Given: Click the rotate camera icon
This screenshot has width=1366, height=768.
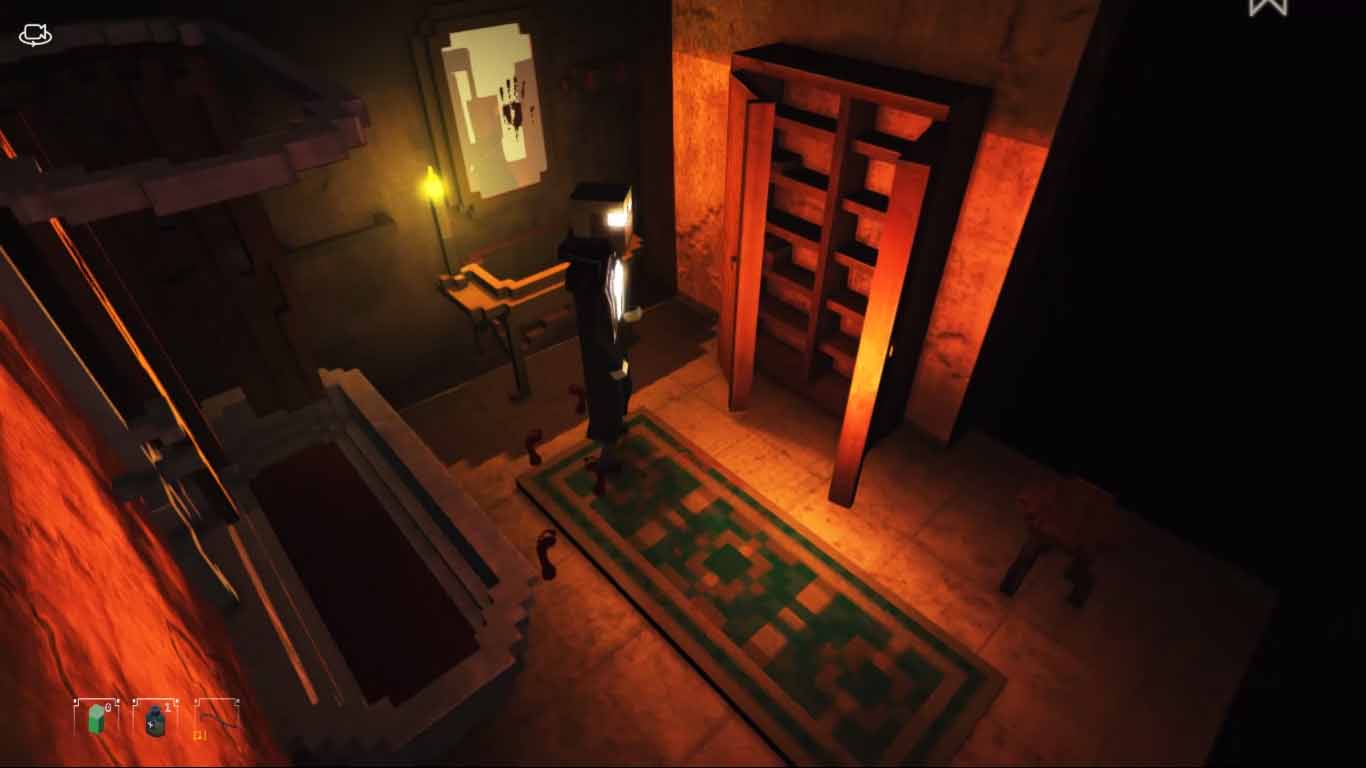Looking at the screenshot, I should (33, 33).
